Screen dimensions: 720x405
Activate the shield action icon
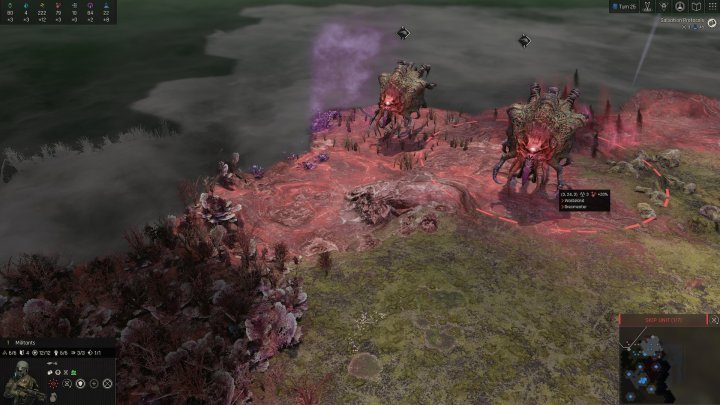coord(80,383)
